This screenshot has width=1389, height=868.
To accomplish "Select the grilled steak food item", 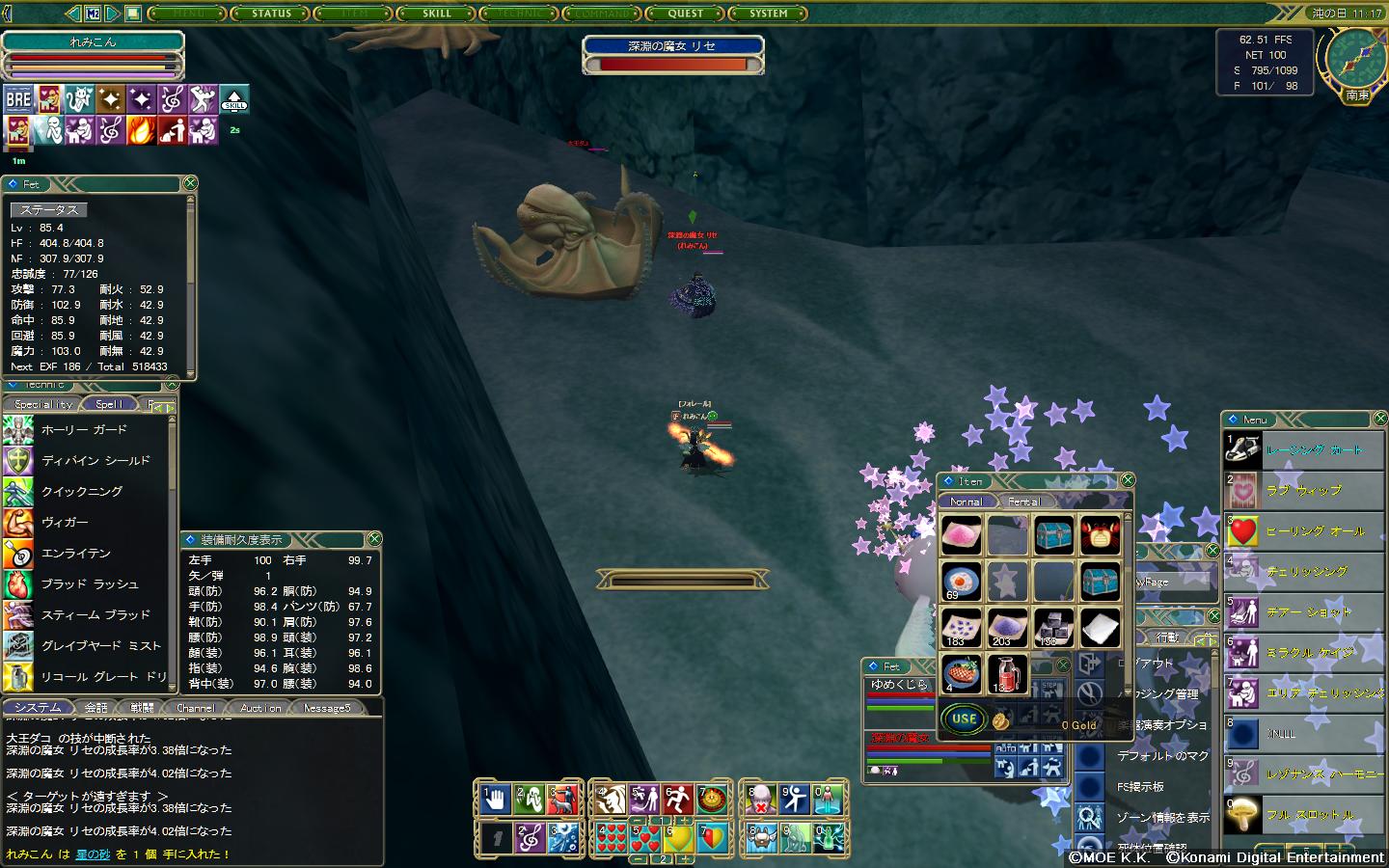I will (961, 673).
